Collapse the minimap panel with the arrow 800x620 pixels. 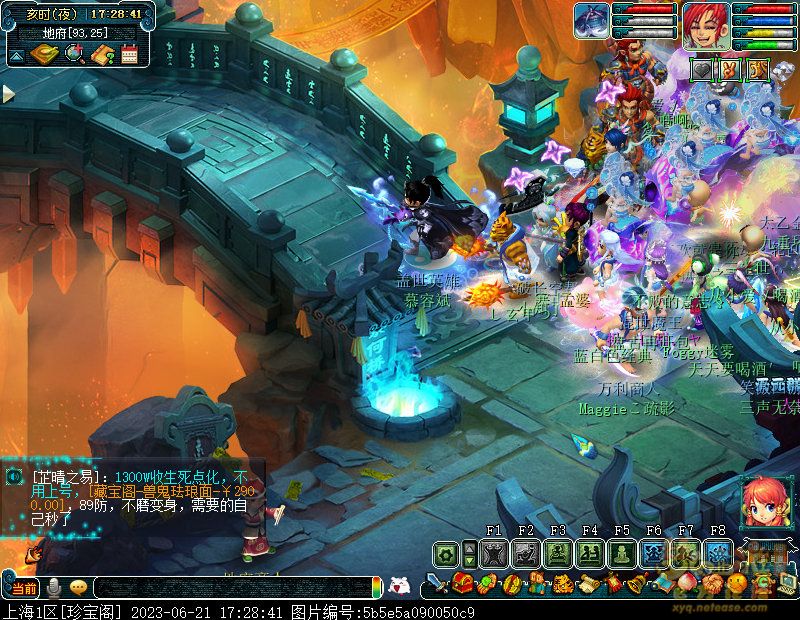[15, 56]
